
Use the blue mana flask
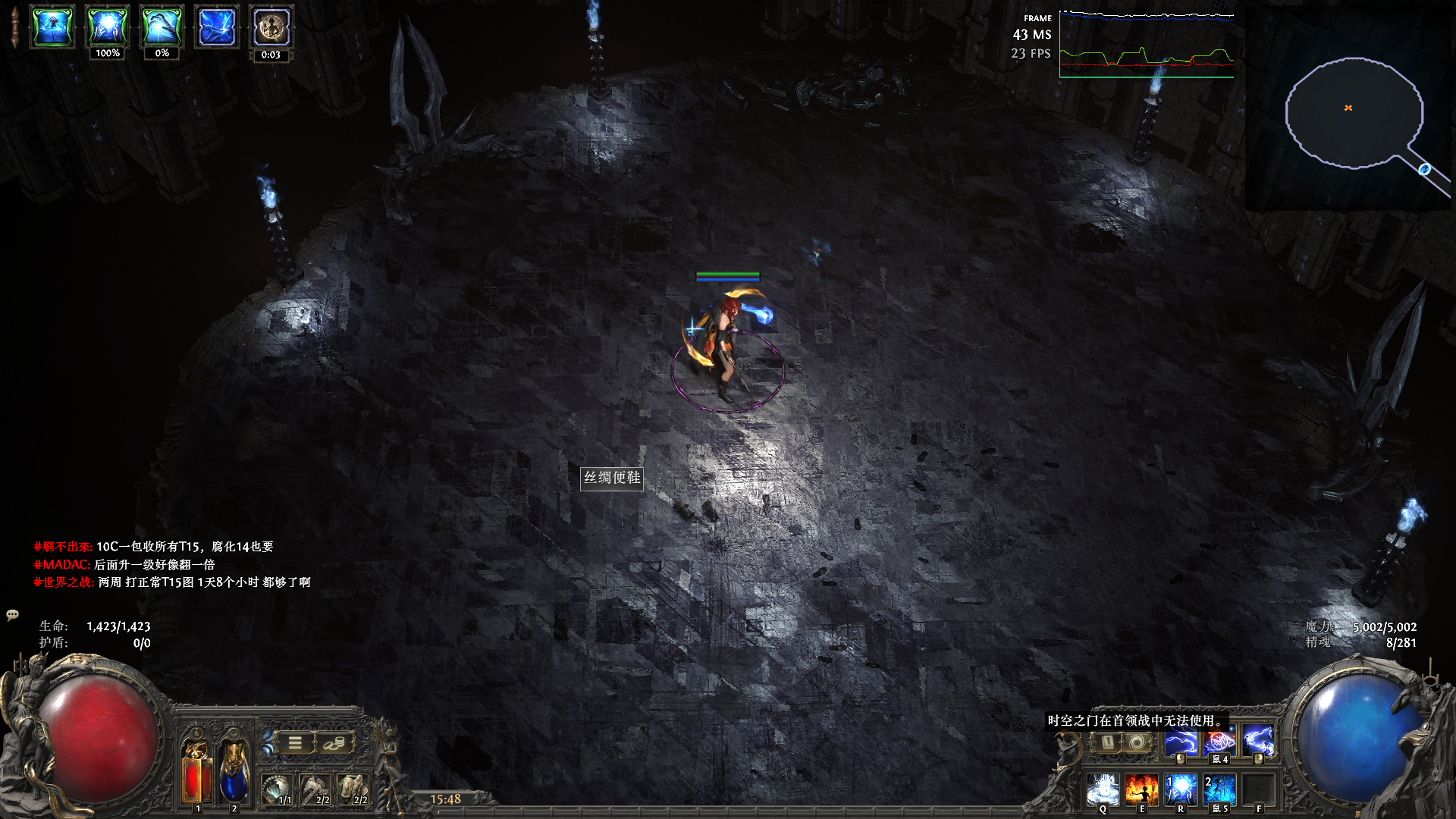pyautogui.click(x=234, y=772)
